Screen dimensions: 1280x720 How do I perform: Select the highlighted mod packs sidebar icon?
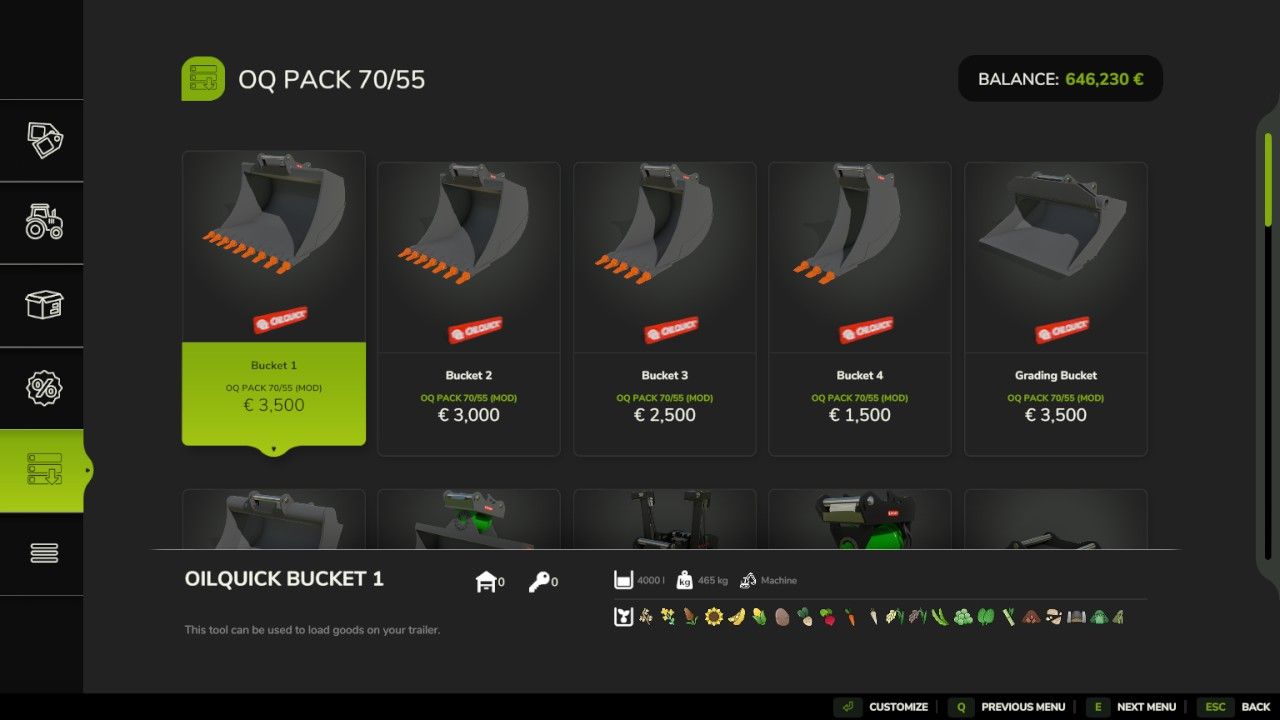[42, 470]
